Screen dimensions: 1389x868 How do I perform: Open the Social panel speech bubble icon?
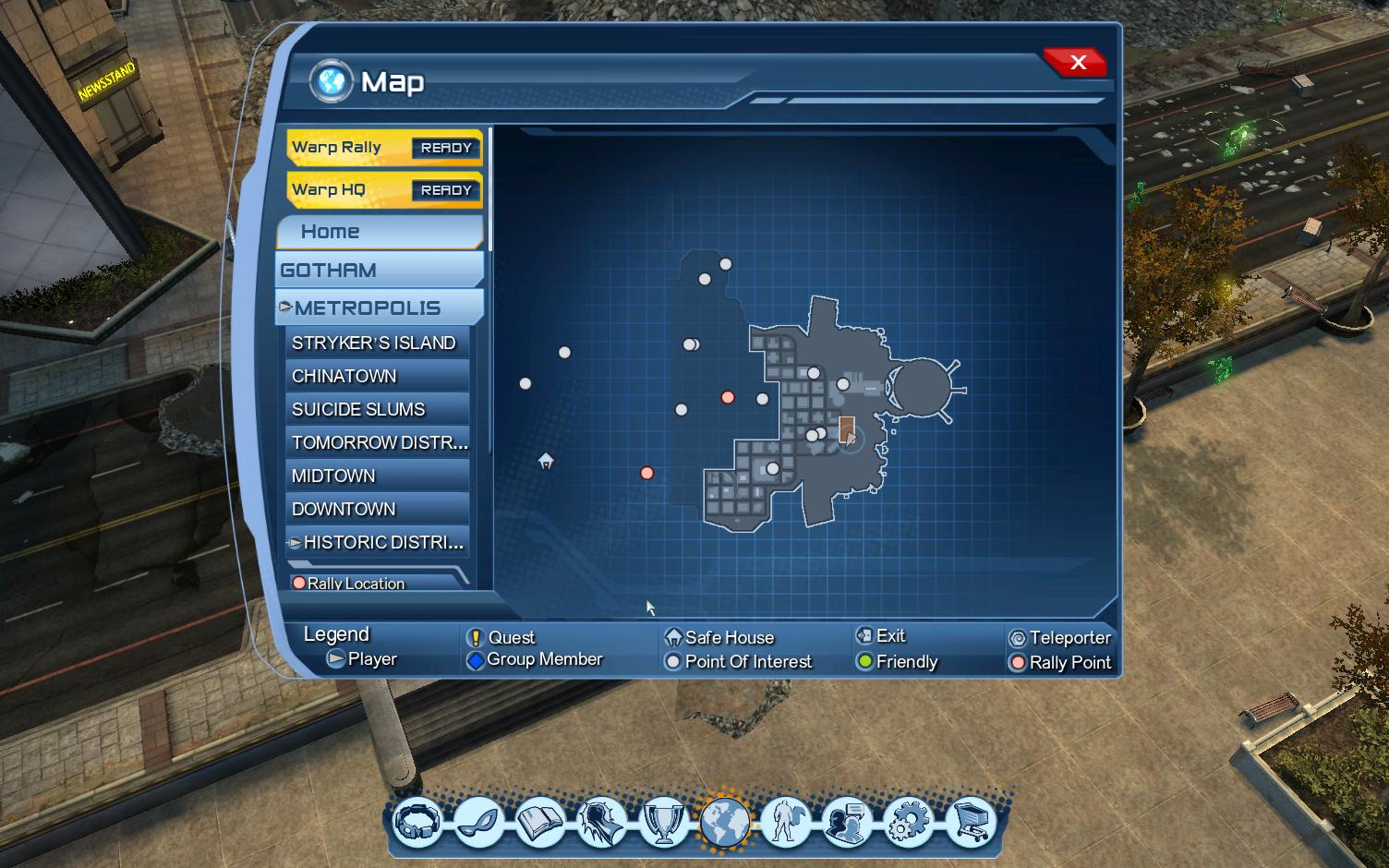850,825
